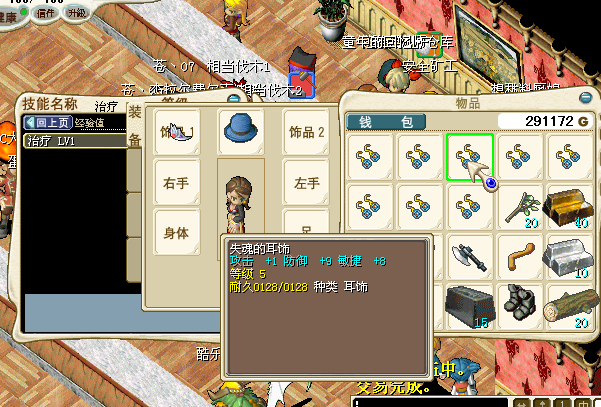
Task: Select the gold ingot stack
Action: pos(567,206)
